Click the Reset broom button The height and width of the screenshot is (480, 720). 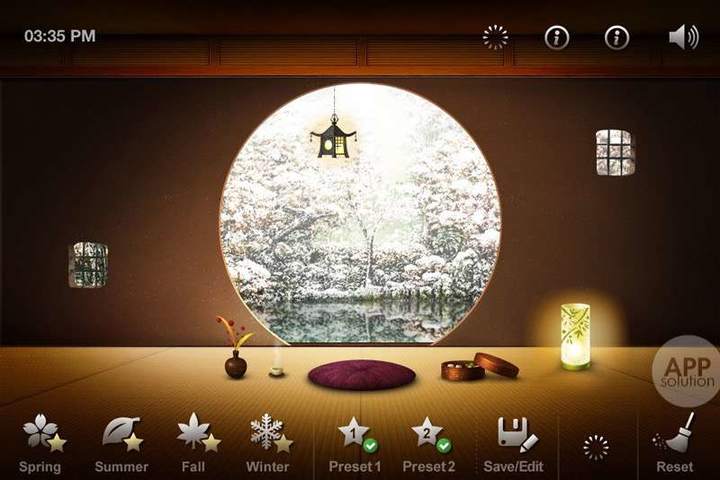click(675, 443)
